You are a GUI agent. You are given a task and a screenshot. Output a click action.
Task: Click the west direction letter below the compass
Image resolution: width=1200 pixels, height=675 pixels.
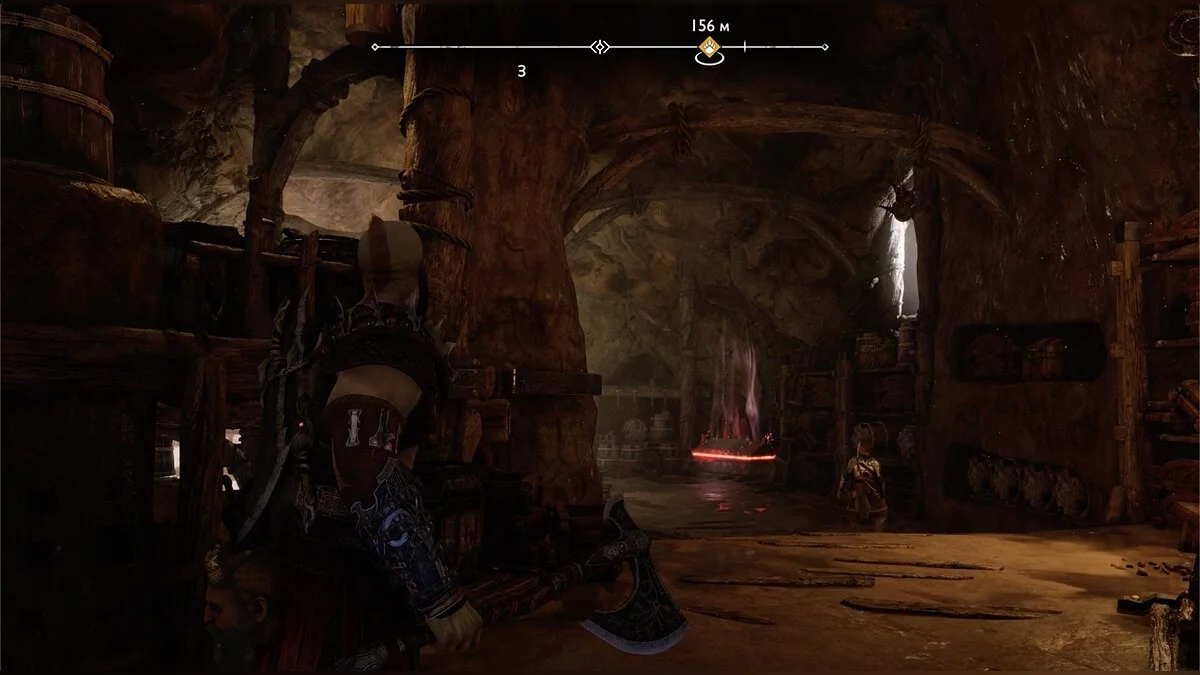(x=522, y=71)
